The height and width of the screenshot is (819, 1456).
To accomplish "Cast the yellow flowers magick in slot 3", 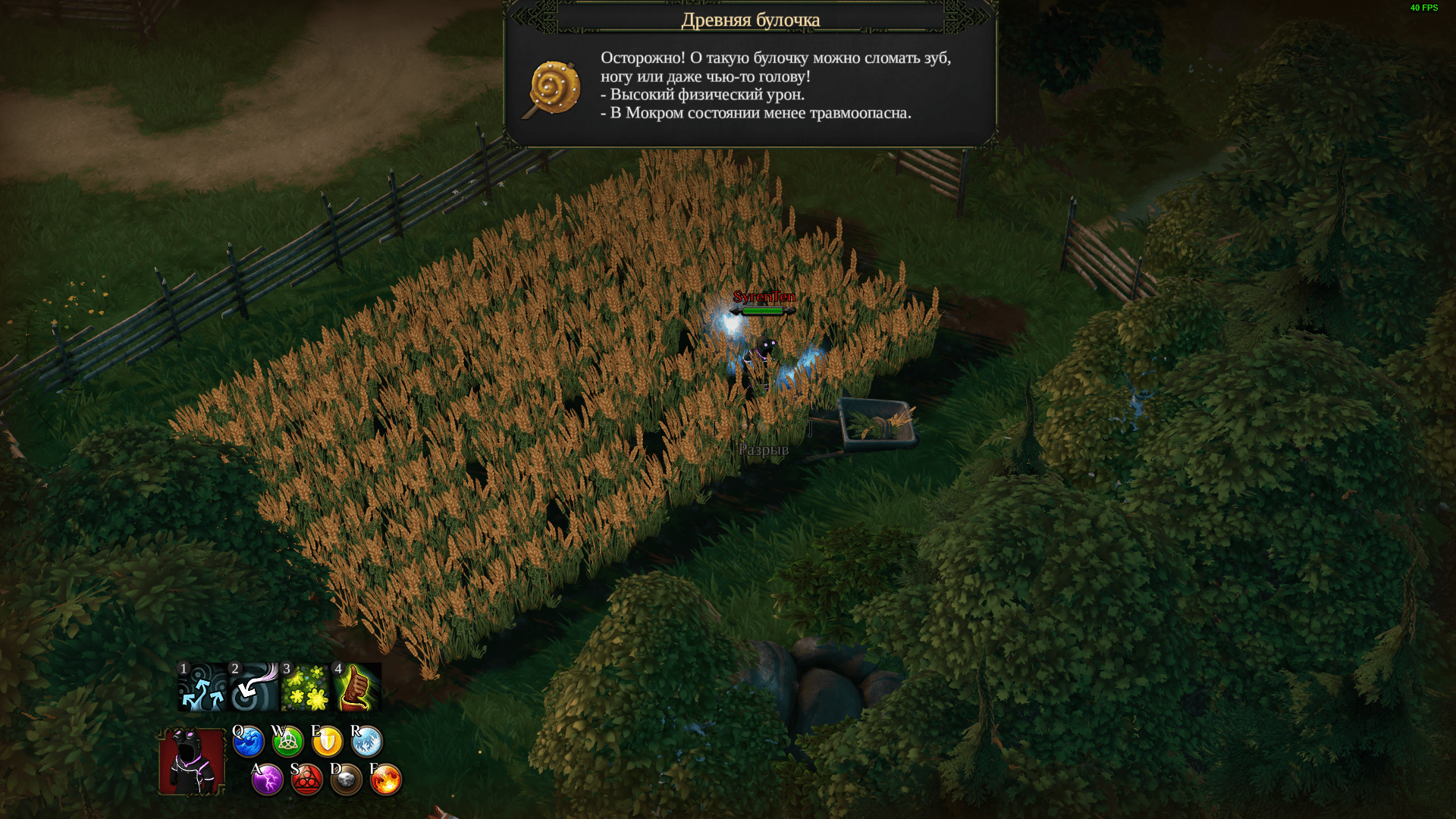I will coord(305,687).
